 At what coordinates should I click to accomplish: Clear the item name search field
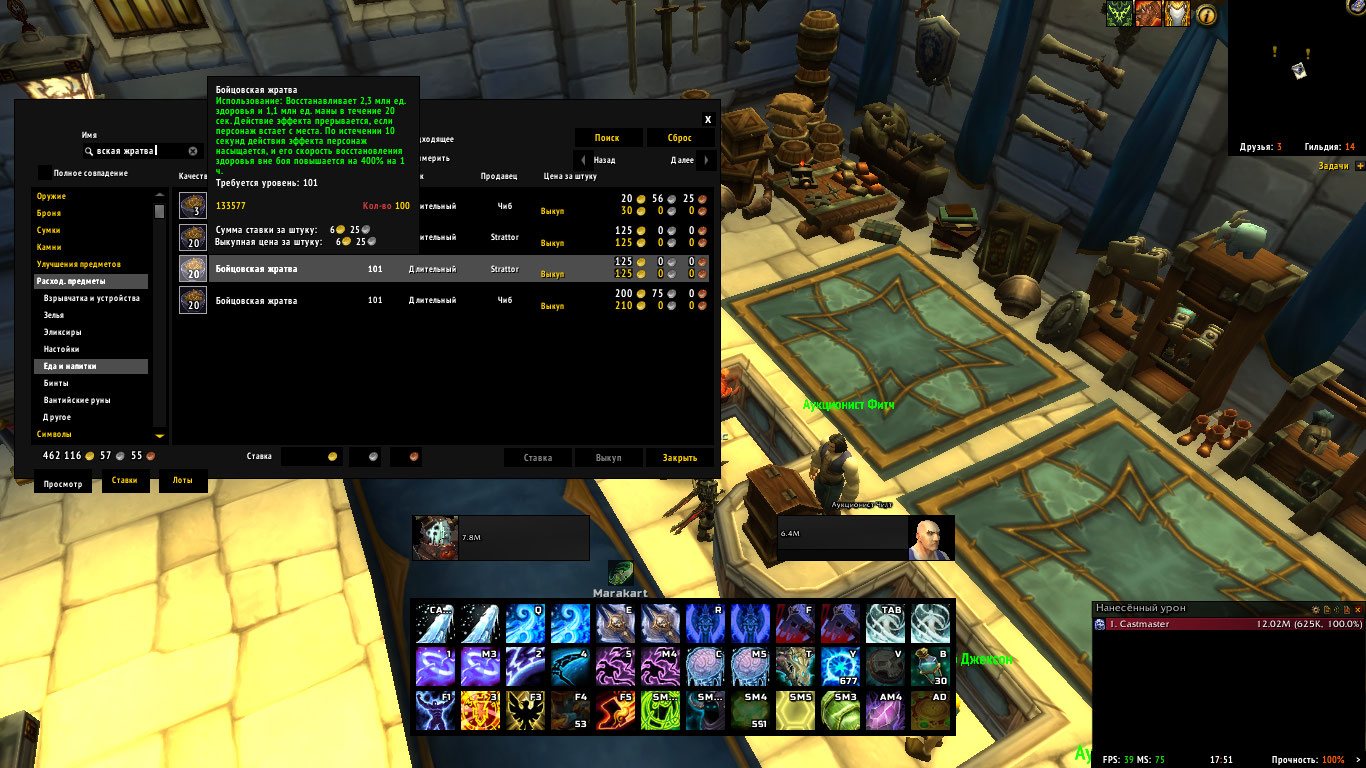coord(193,151)
